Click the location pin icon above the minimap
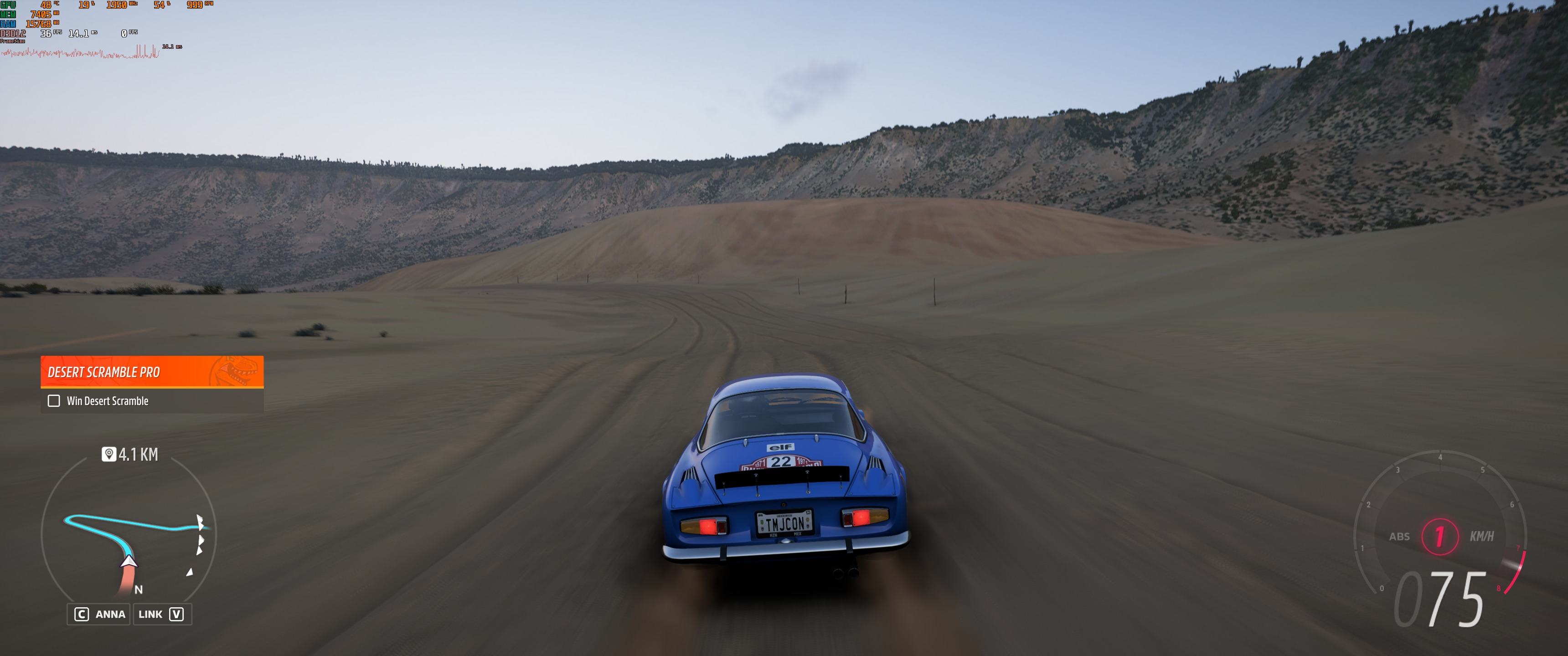1568x656 pixels. (108, 454)
